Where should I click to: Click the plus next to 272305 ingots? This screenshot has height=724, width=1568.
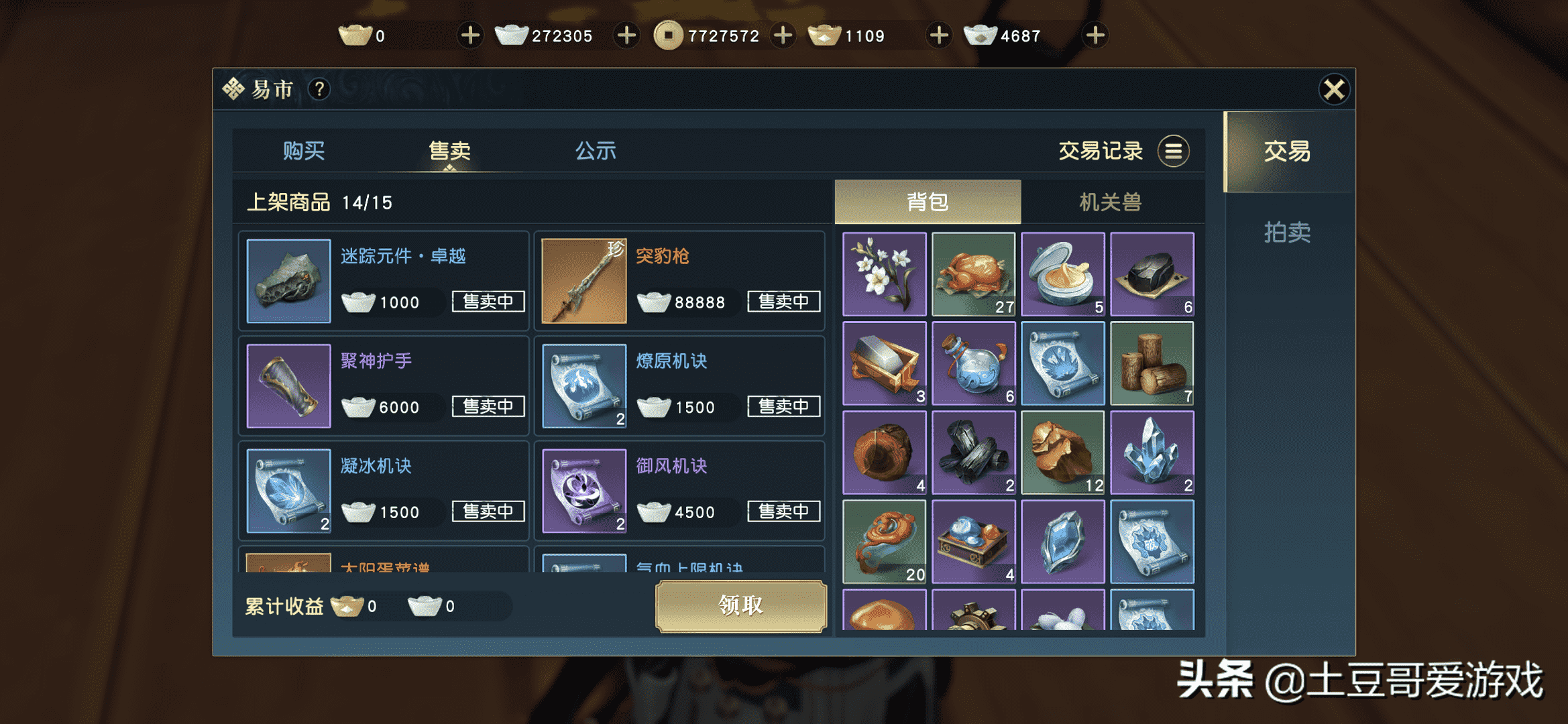click(626, 35)
